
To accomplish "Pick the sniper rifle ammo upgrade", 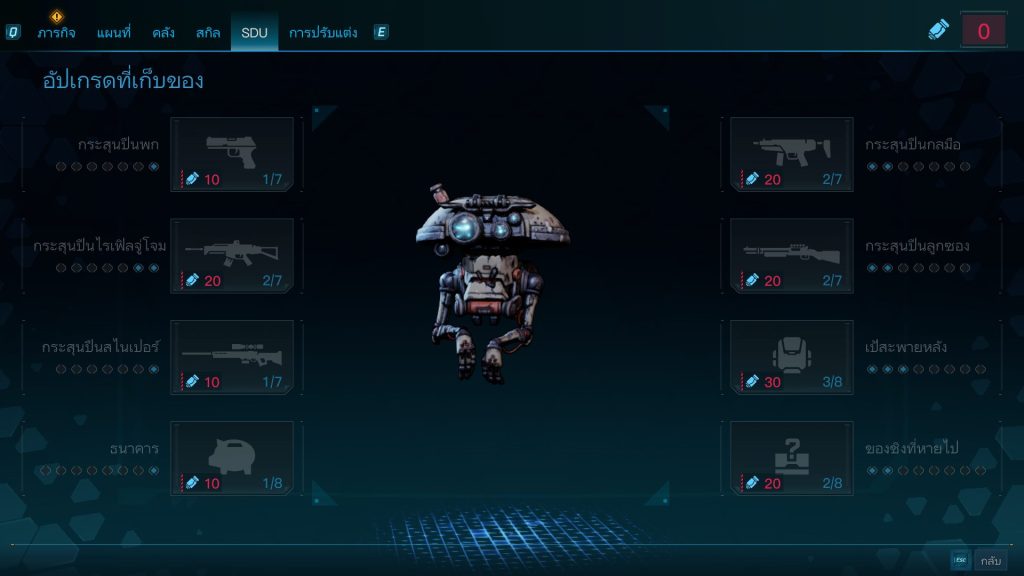I will (x=232, y=357).
